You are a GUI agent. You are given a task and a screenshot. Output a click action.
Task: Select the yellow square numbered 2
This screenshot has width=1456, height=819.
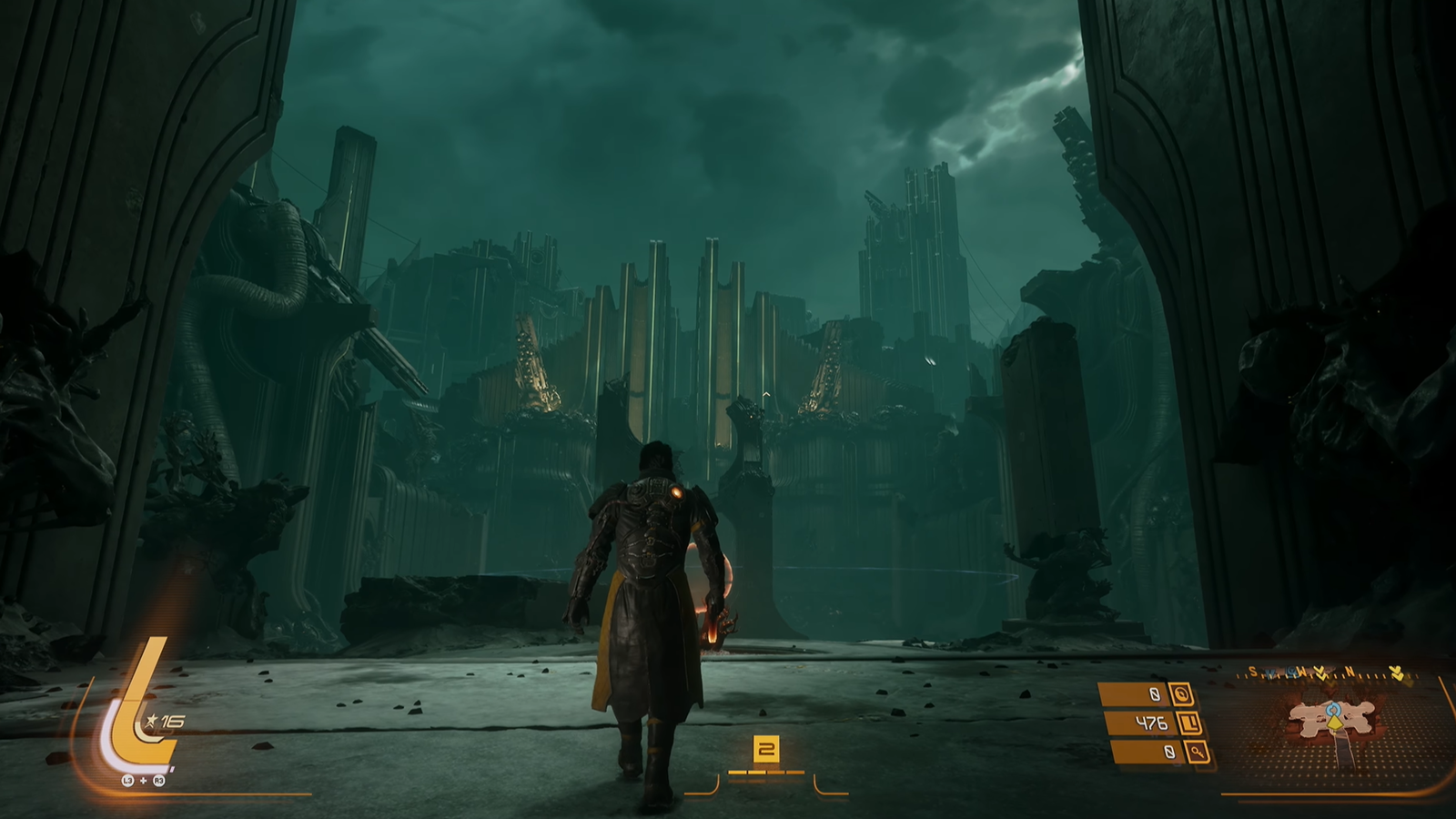tap(766, 750)
